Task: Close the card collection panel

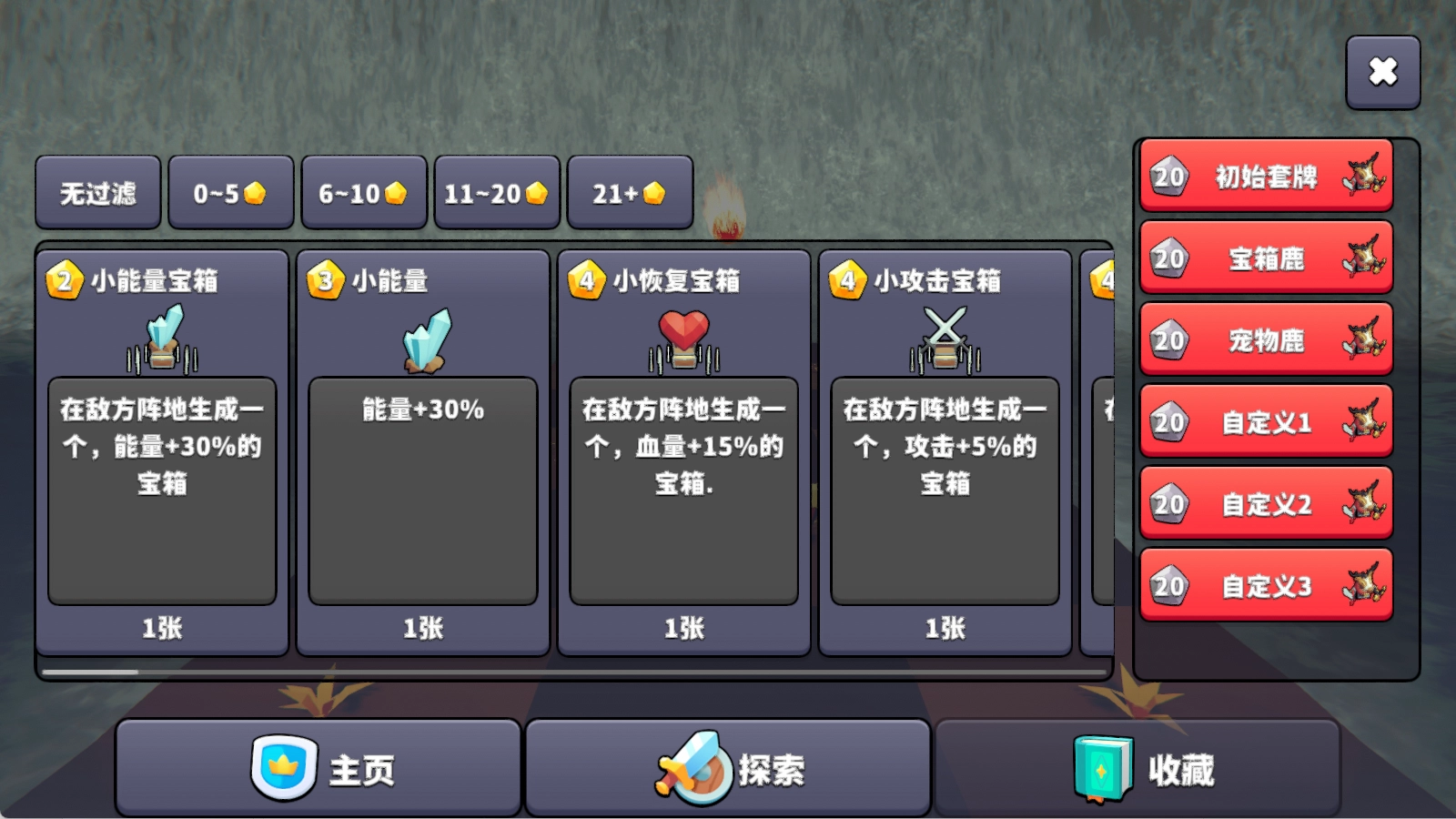Action: click(1383, 70)
